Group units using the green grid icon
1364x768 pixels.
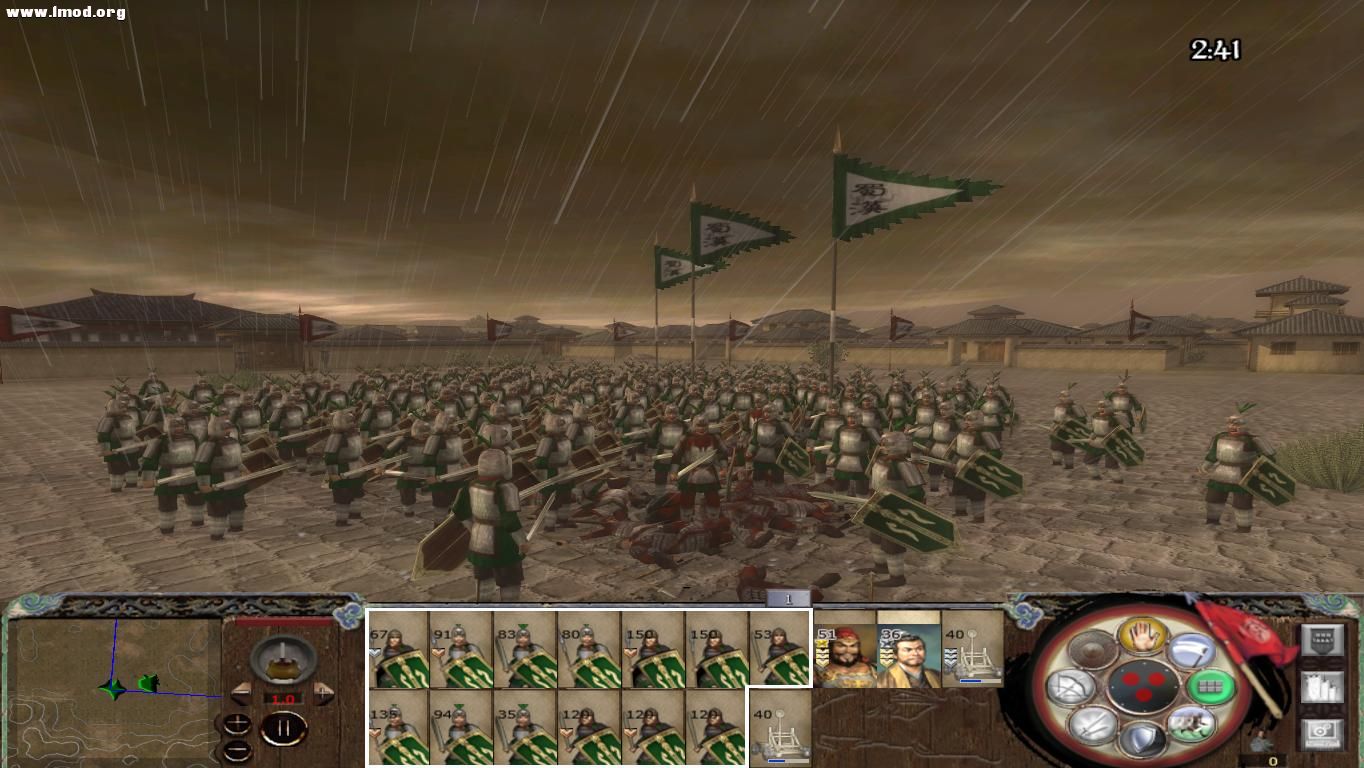1213,687
